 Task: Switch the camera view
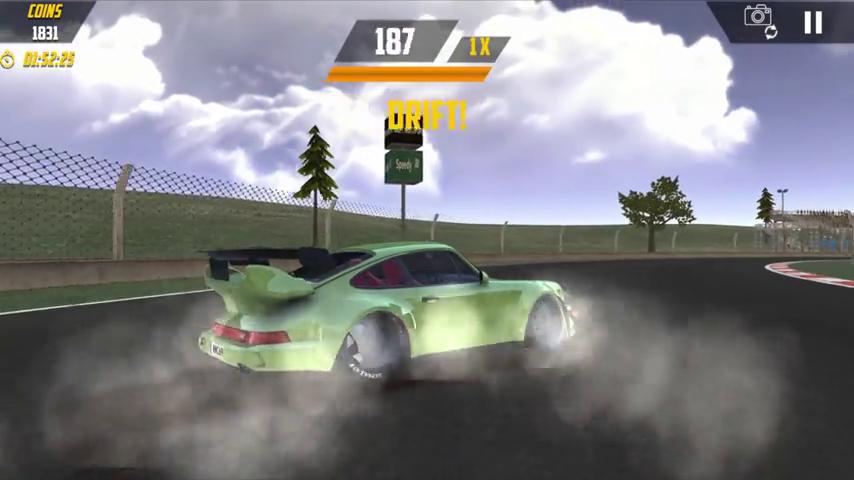click(760, 19)
